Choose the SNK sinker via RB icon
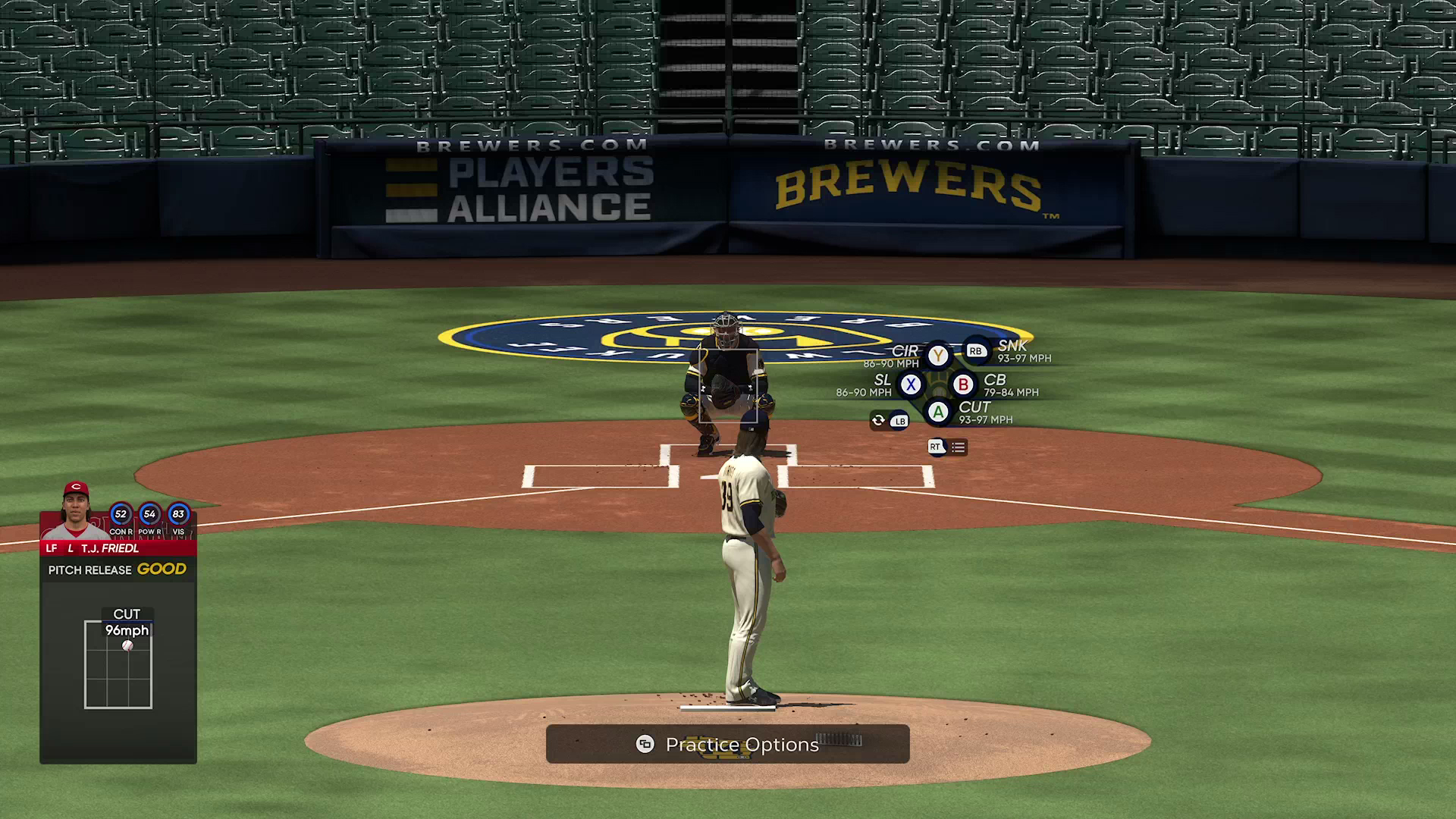Viewport: 1456px width, 819px height. click(977, 350)
